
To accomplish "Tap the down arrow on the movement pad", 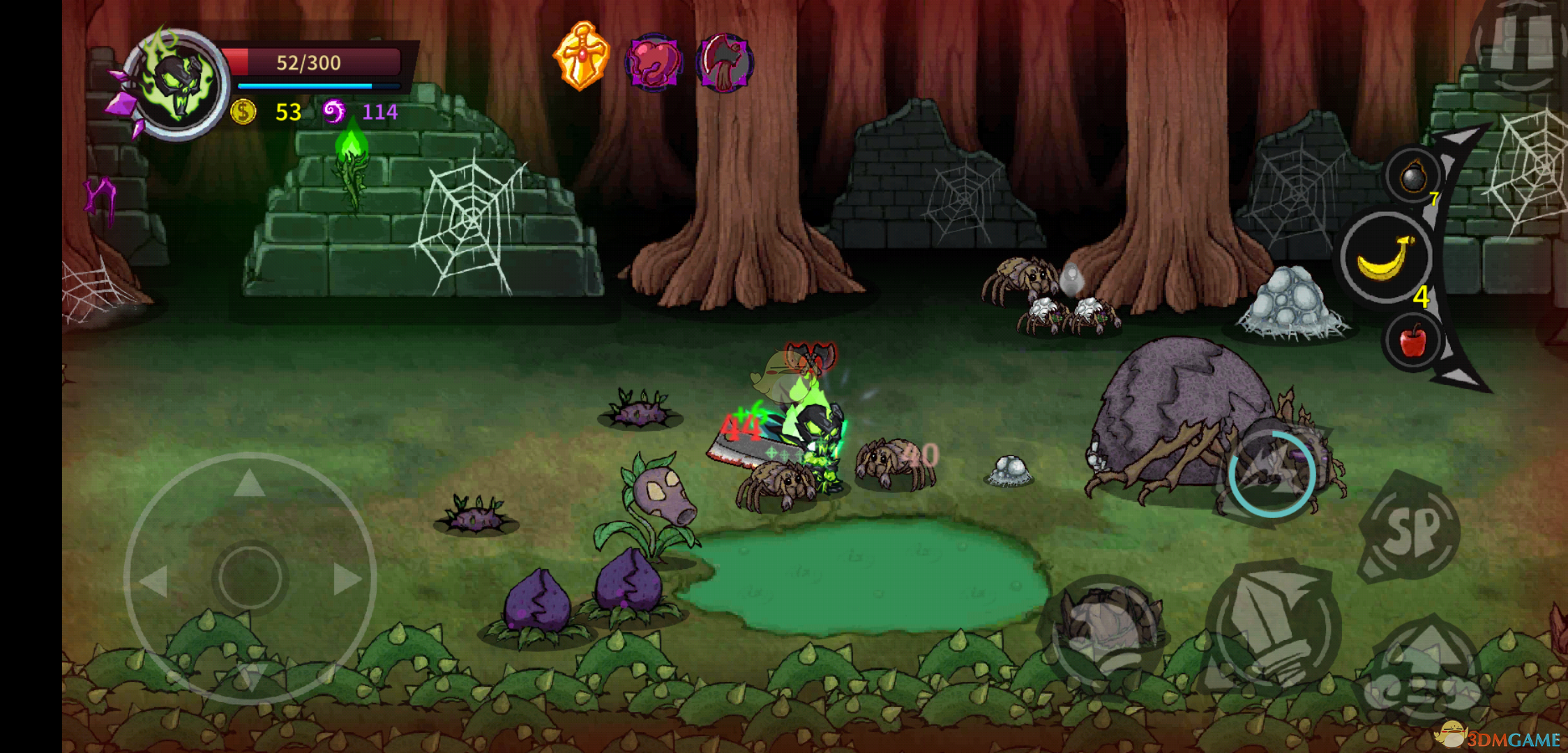I will (249, 675).
